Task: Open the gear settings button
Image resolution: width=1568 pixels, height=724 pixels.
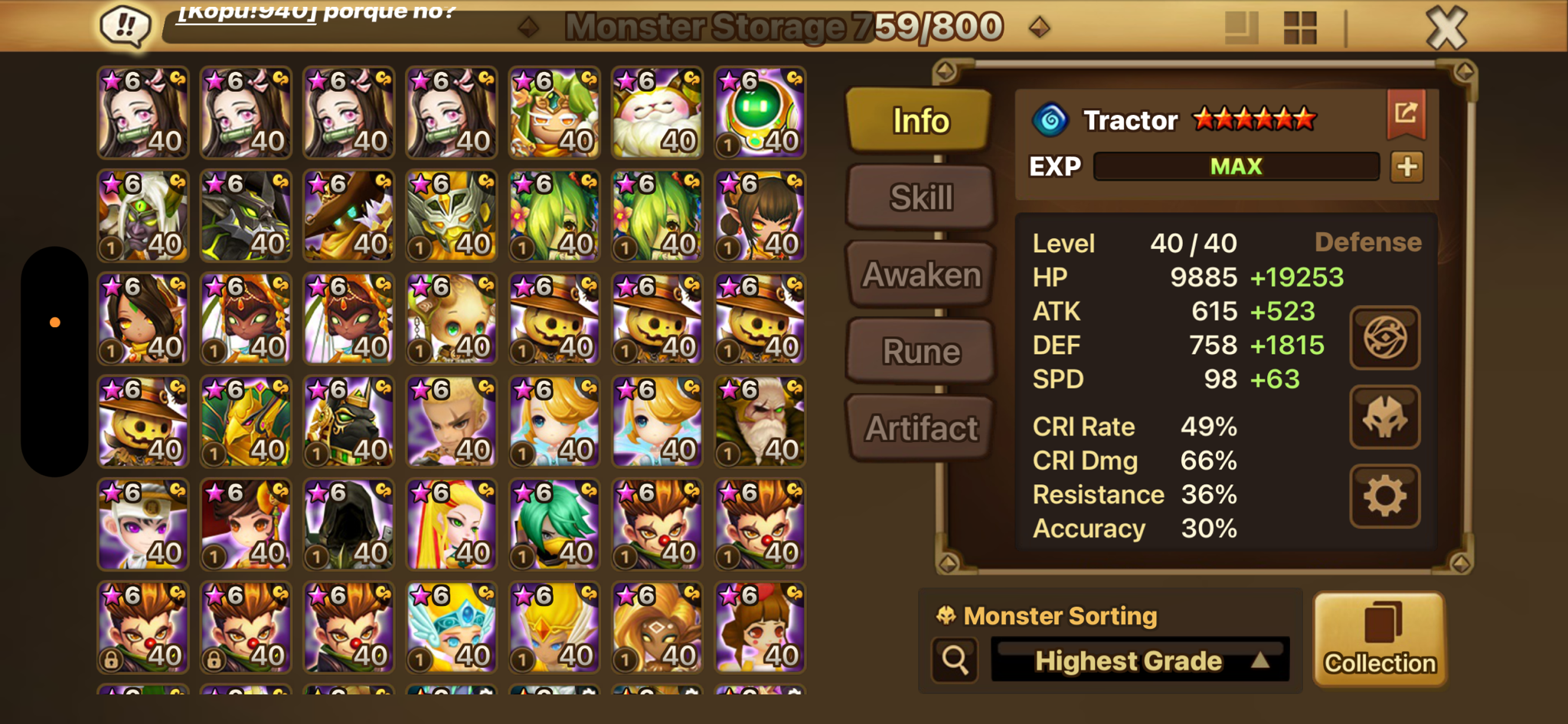Action: tap(1384, 496)
